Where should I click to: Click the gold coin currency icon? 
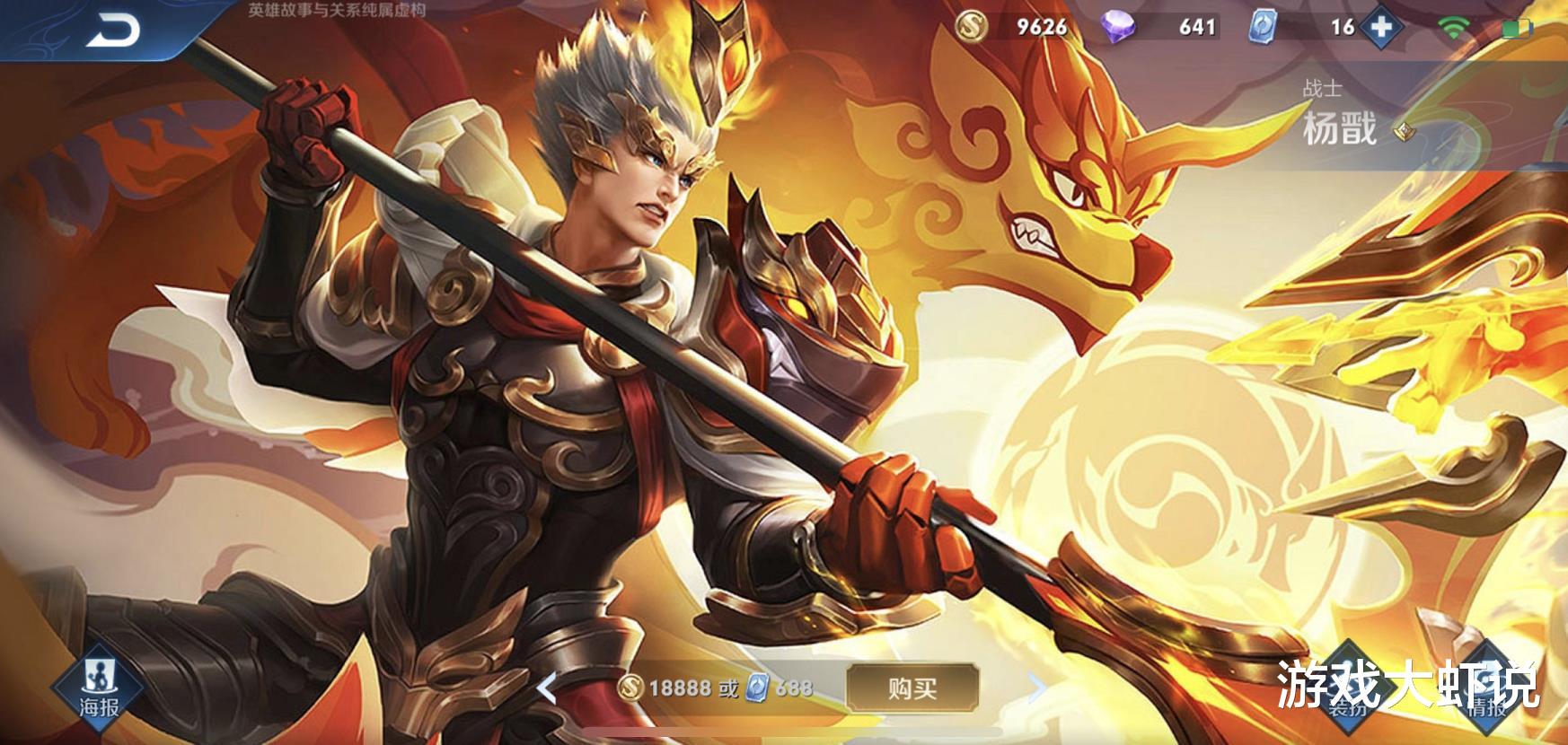click(972, 28)
